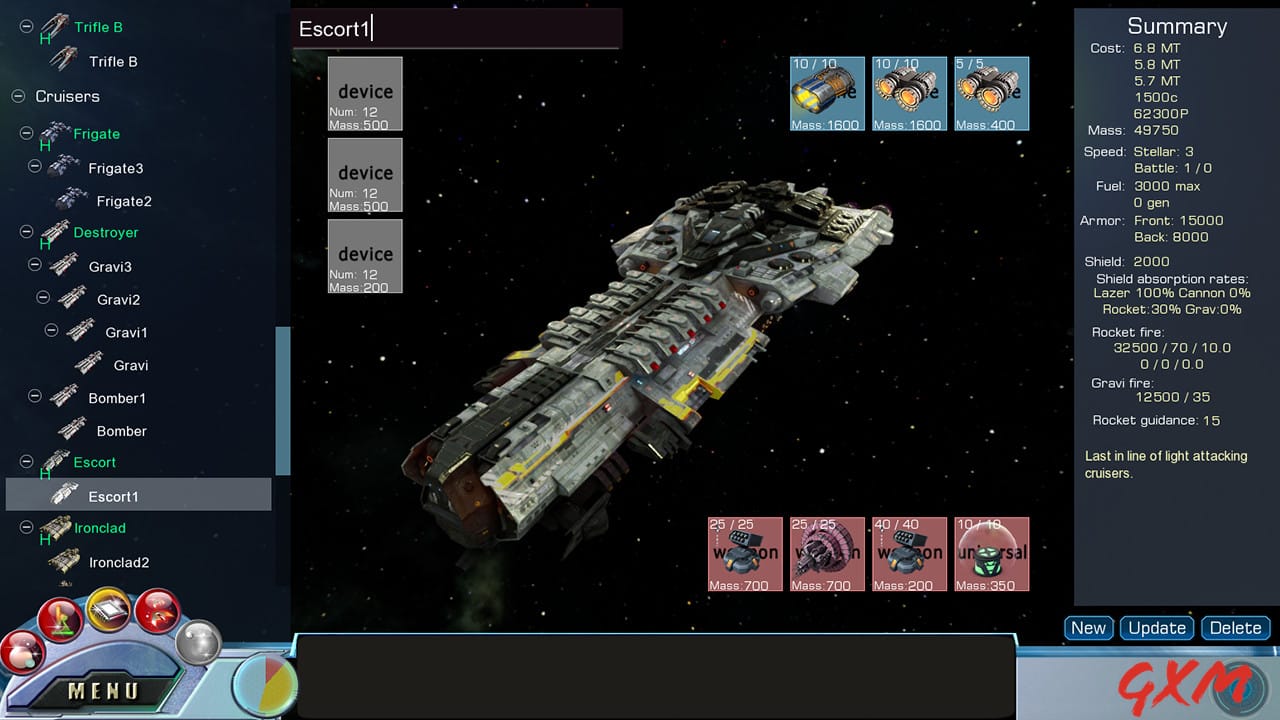Collapse the Destroyer group in the list
The width and height of the screenshot is (1280, 720).
click(25, 232)
